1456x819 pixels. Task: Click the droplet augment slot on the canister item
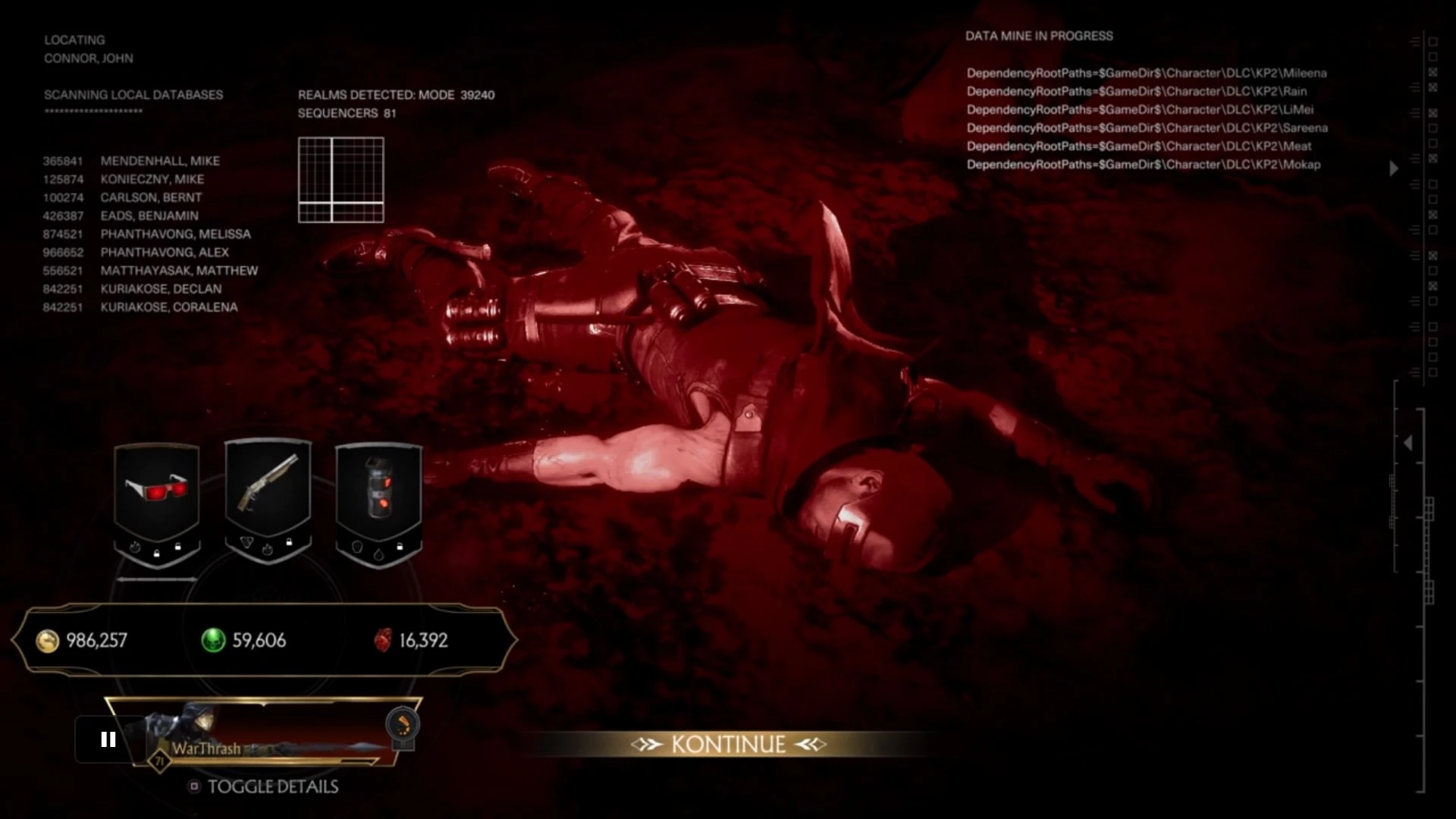coord(378,555)
